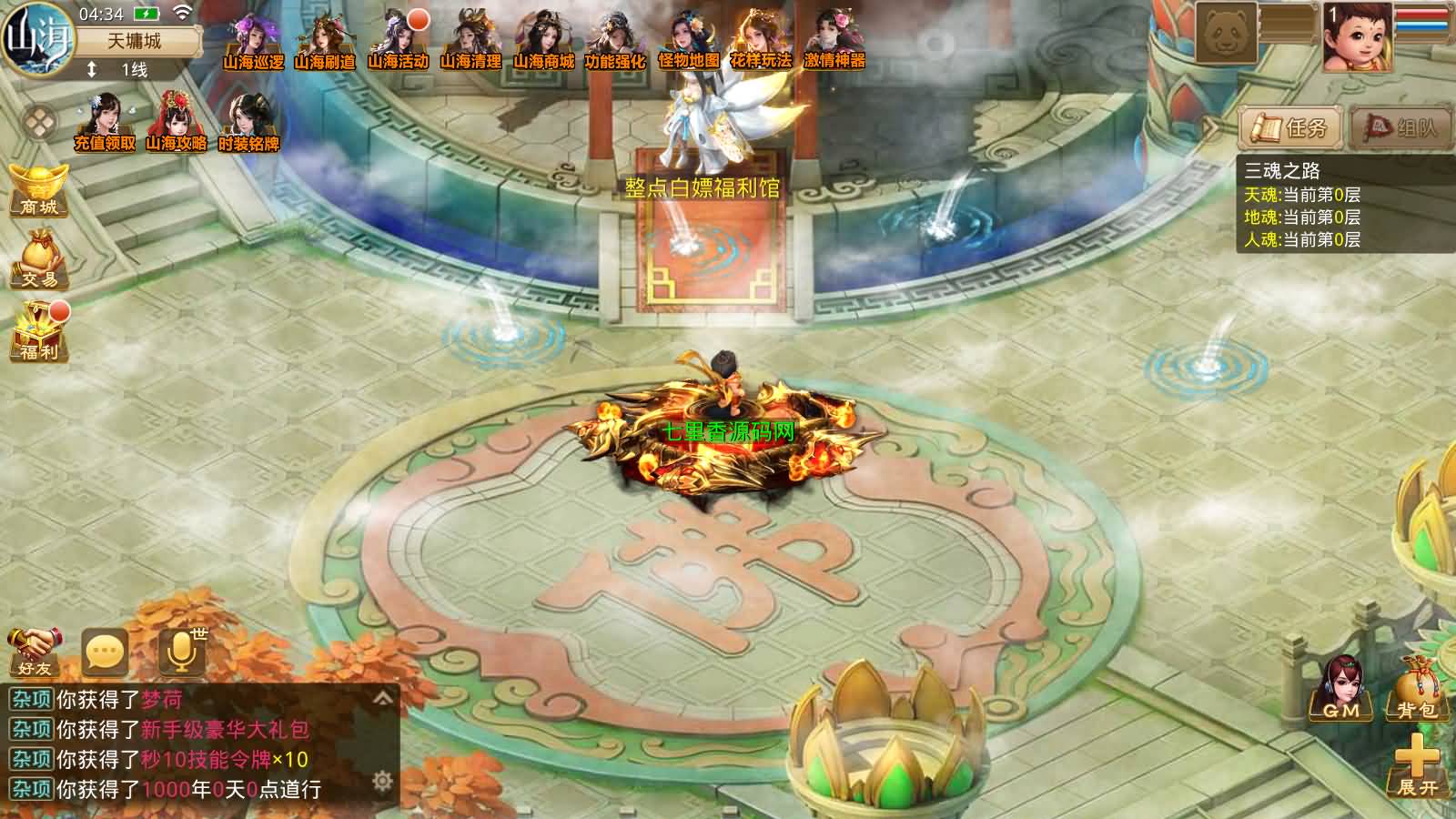1456x819 pixels.
Task: Open the 商城 gold ingot shop
Action: [x=39, y=189]
